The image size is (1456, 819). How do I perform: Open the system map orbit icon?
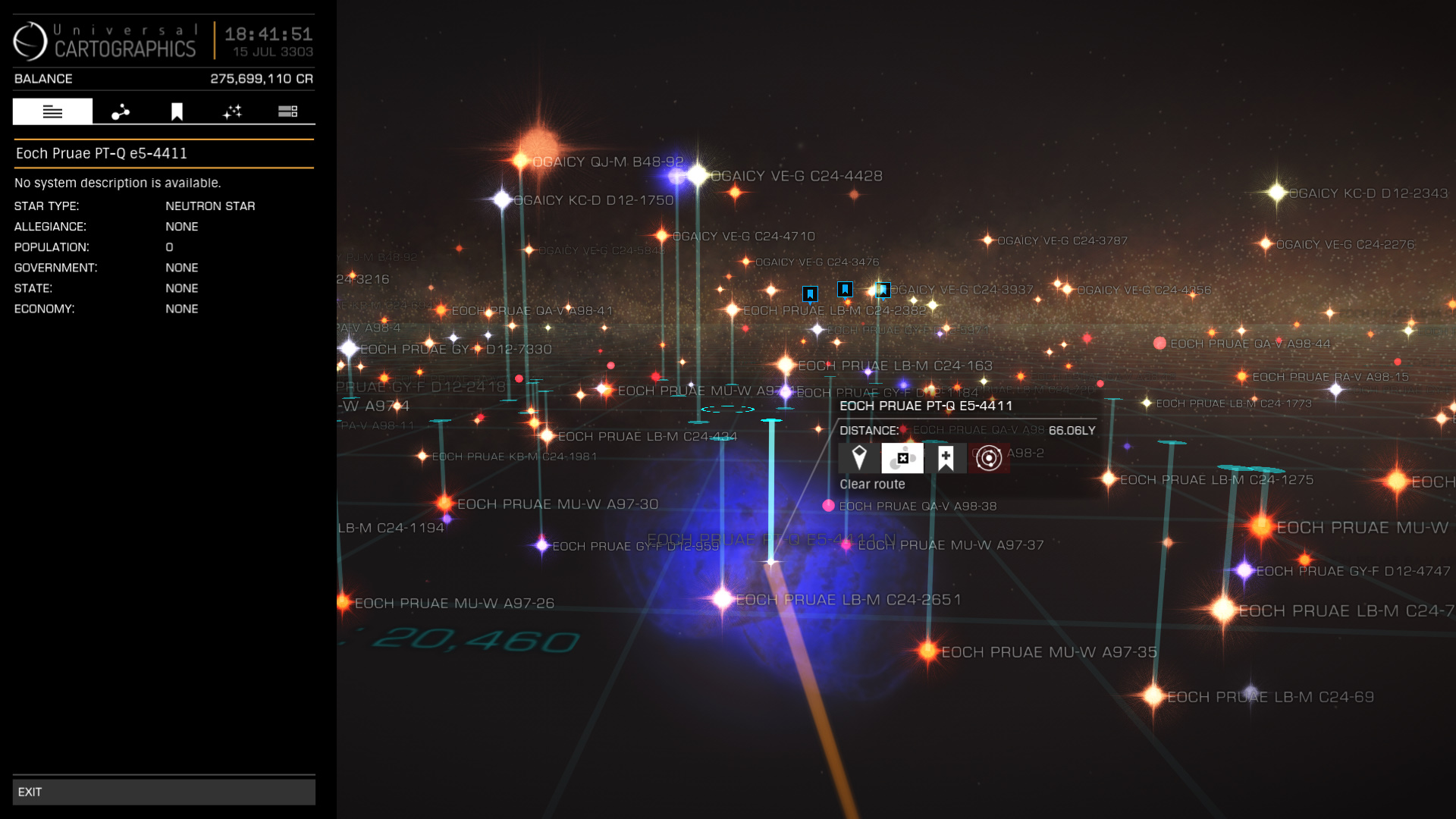coord(989,458)
